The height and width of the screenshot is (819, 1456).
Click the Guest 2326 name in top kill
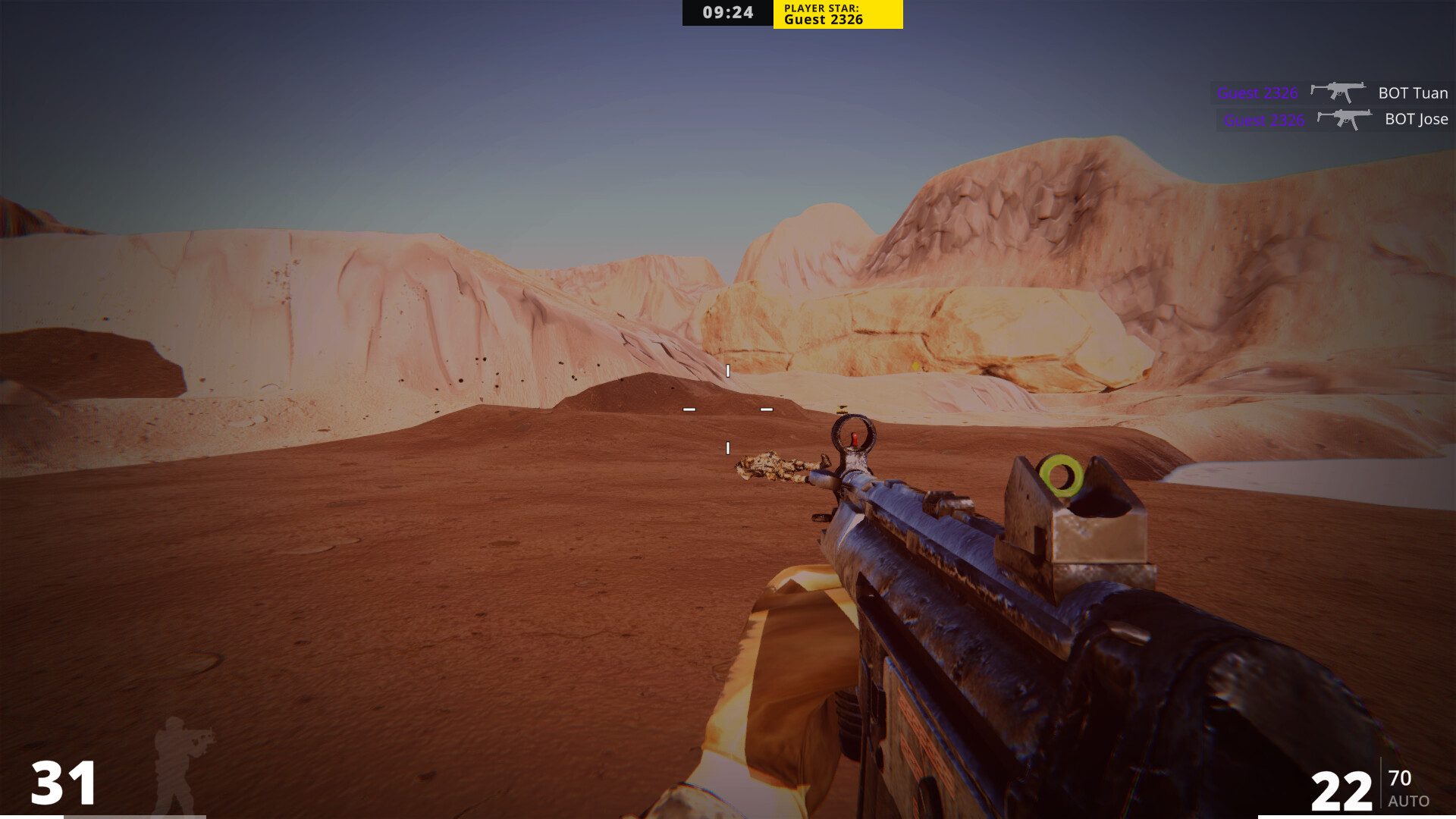1257,93
